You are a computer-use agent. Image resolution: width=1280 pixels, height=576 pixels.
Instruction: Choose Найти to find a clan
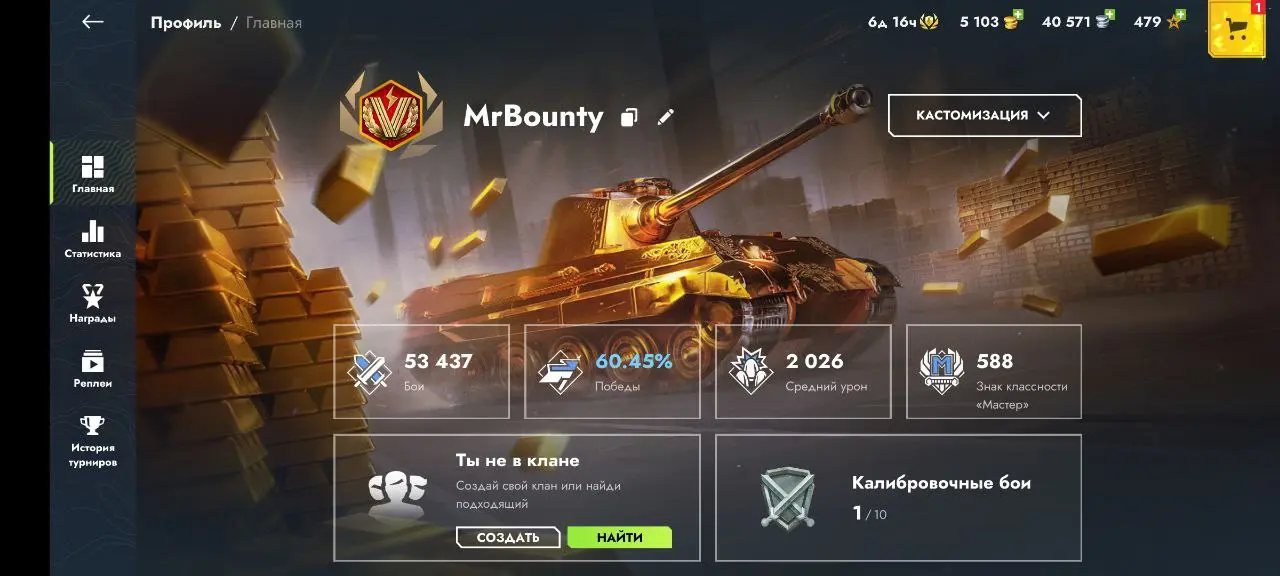click(619, 538)
